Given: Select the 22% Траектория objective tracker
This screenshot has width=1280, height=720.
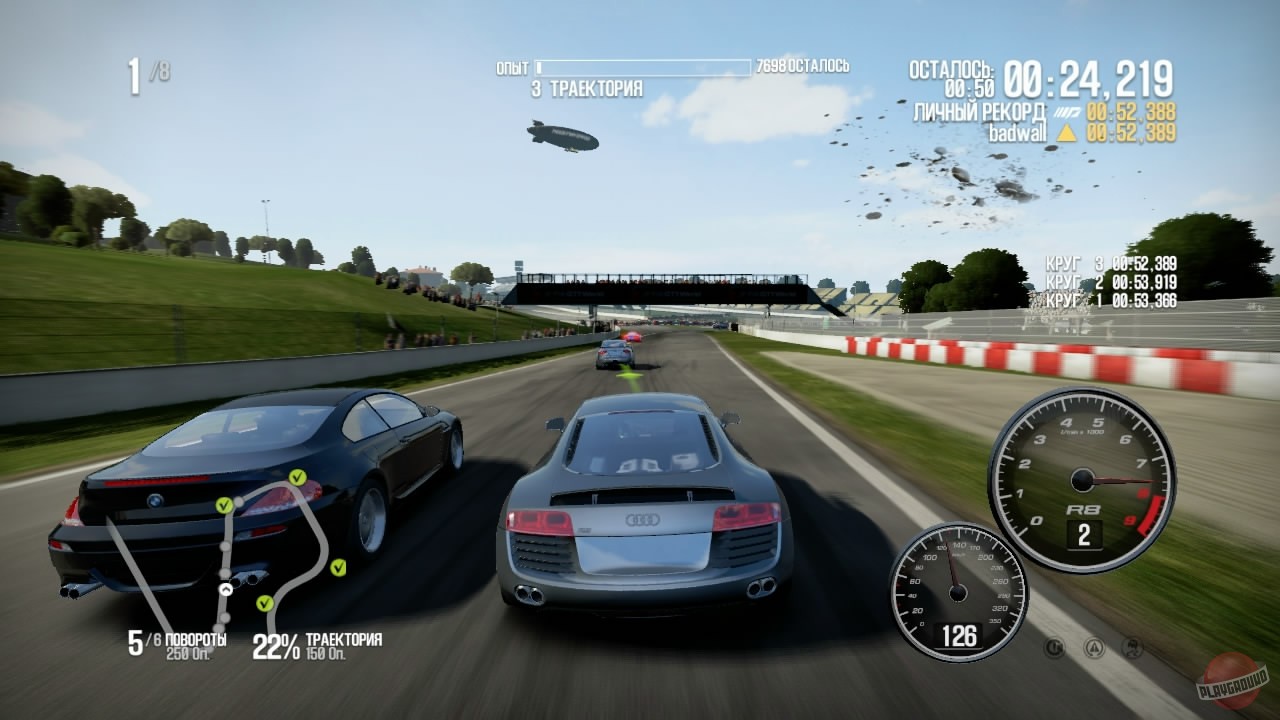Looking at the screenshot, I should coord(316,646).
